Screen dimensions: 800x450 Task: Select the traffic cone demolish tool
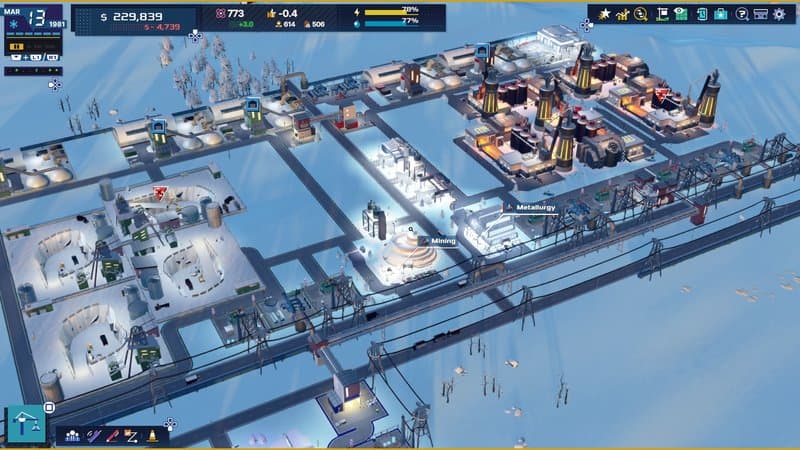(x=151, y=436)
